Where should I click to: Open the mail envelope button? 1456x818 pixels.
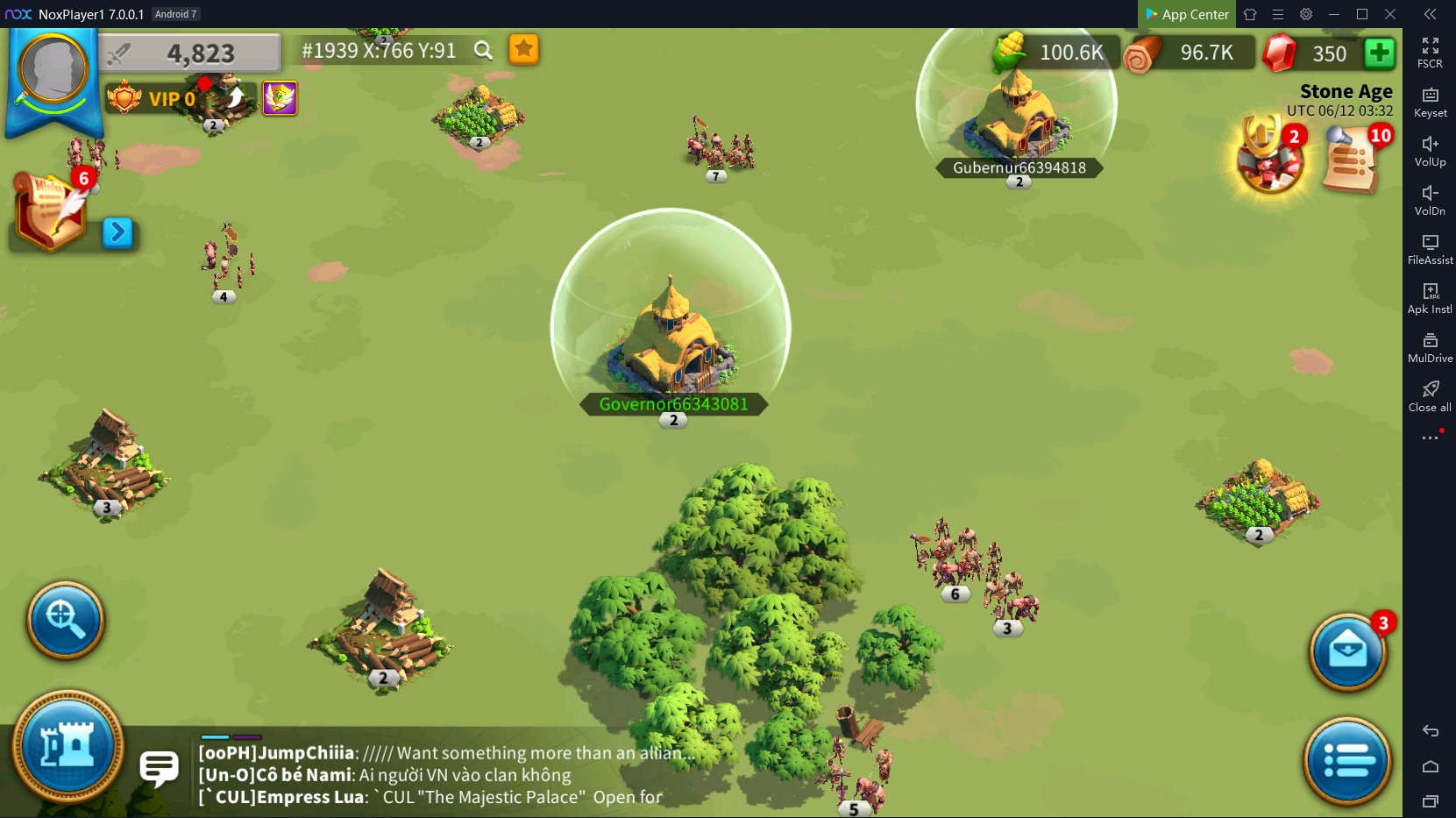(x=1347, y=652)
